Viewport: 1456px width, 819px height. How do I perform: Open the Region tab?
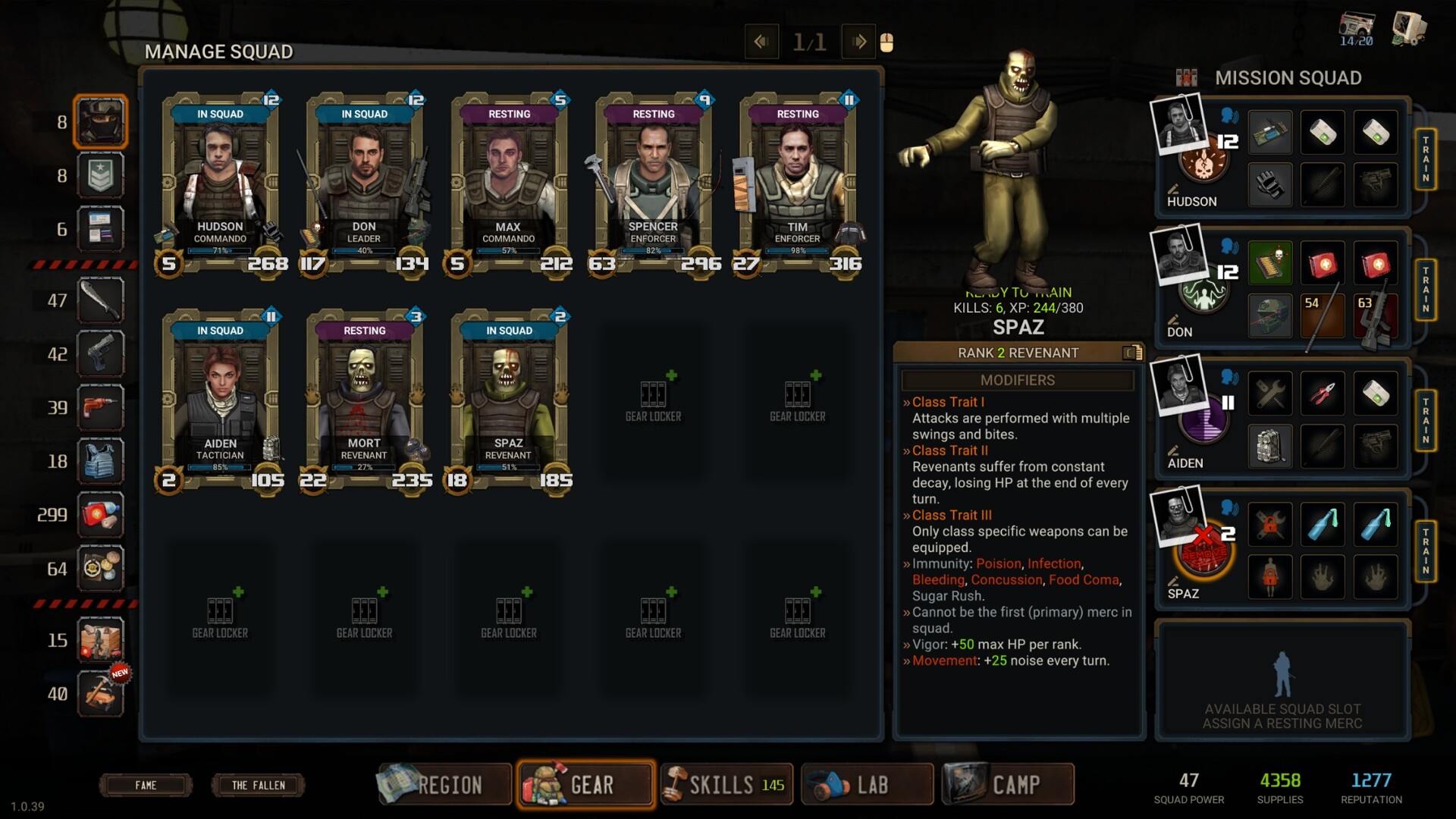[x=444, y=784]
